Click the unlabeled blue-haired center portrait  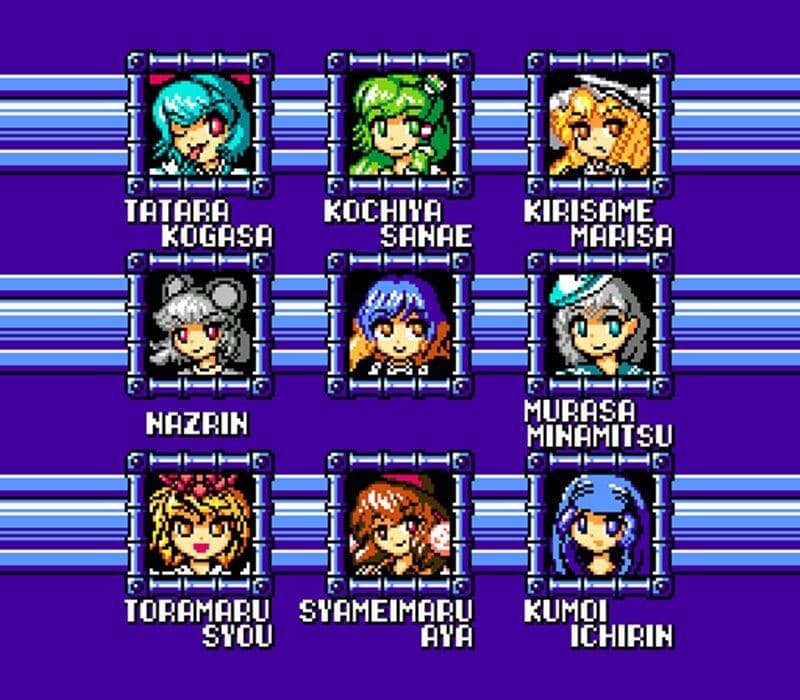(400, 324)
